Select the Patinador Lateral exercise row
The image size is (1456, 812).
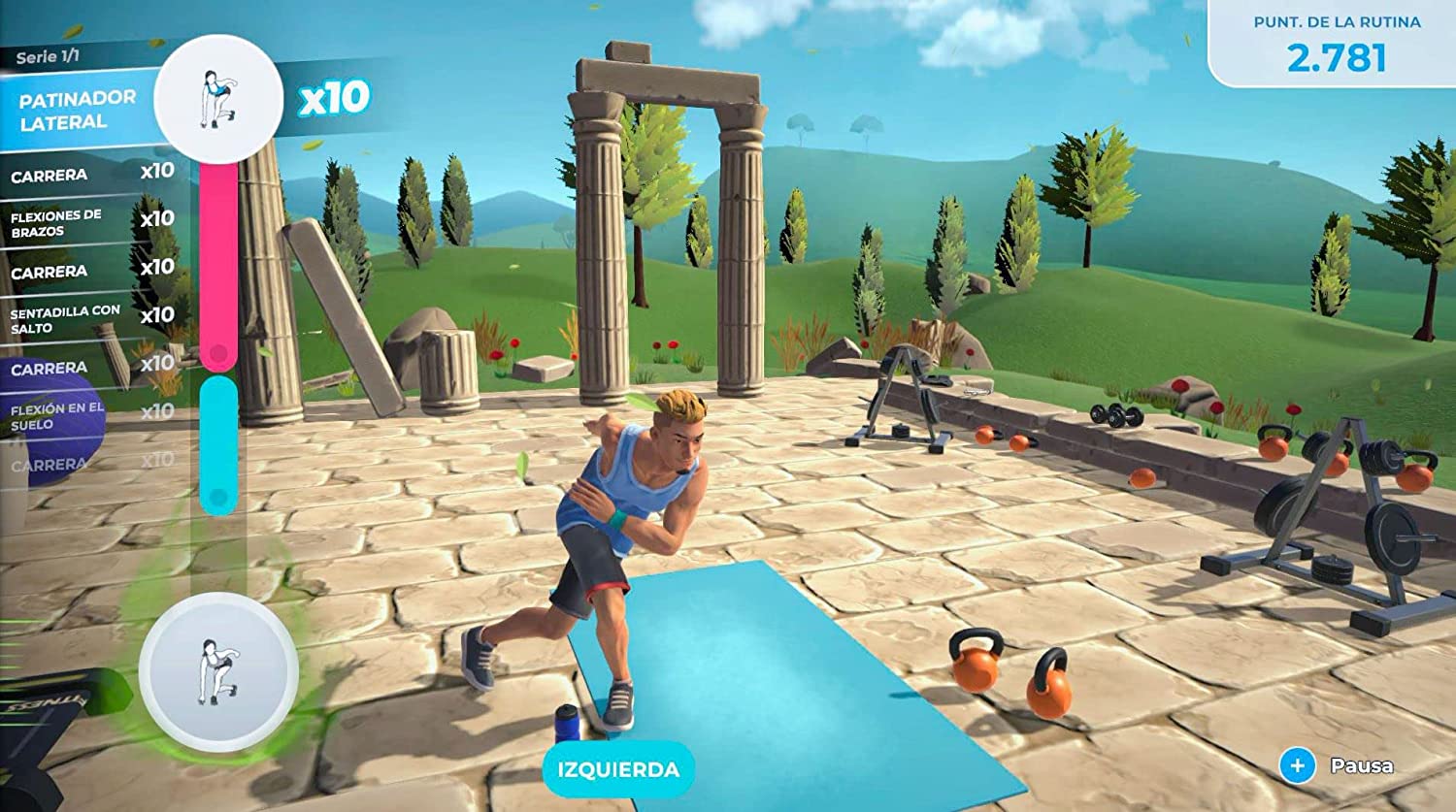(78, 110)
